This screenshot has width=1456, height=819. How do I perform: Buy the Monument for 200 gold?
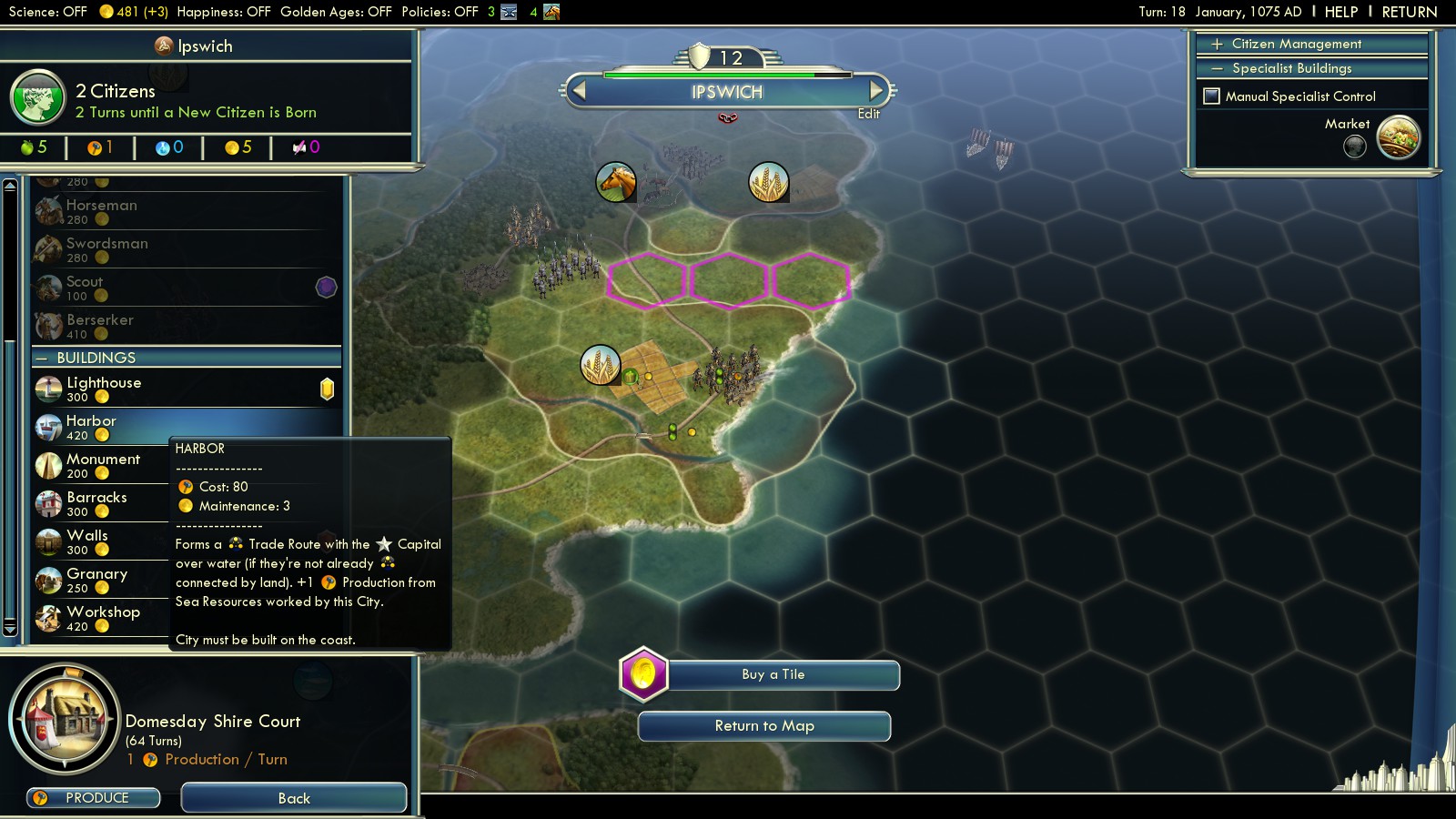(x=102, y=465)
